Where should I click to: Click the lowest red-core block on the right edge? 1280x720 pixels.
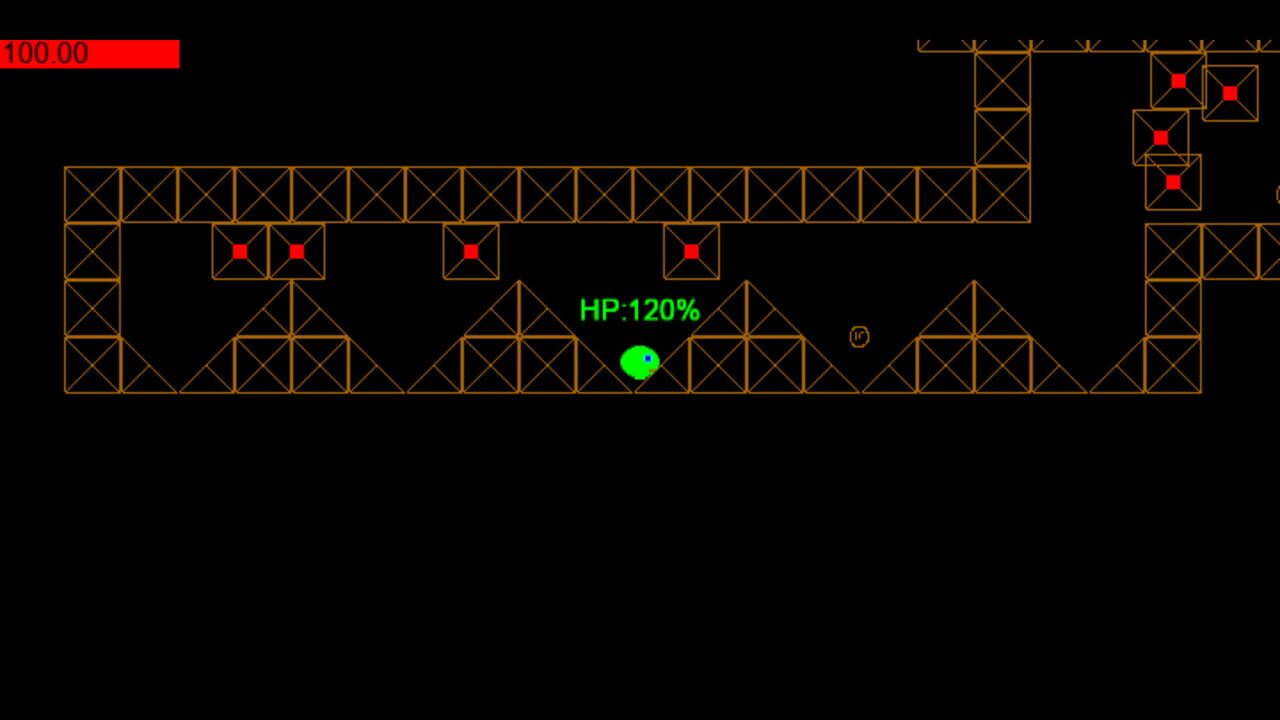1172,182
